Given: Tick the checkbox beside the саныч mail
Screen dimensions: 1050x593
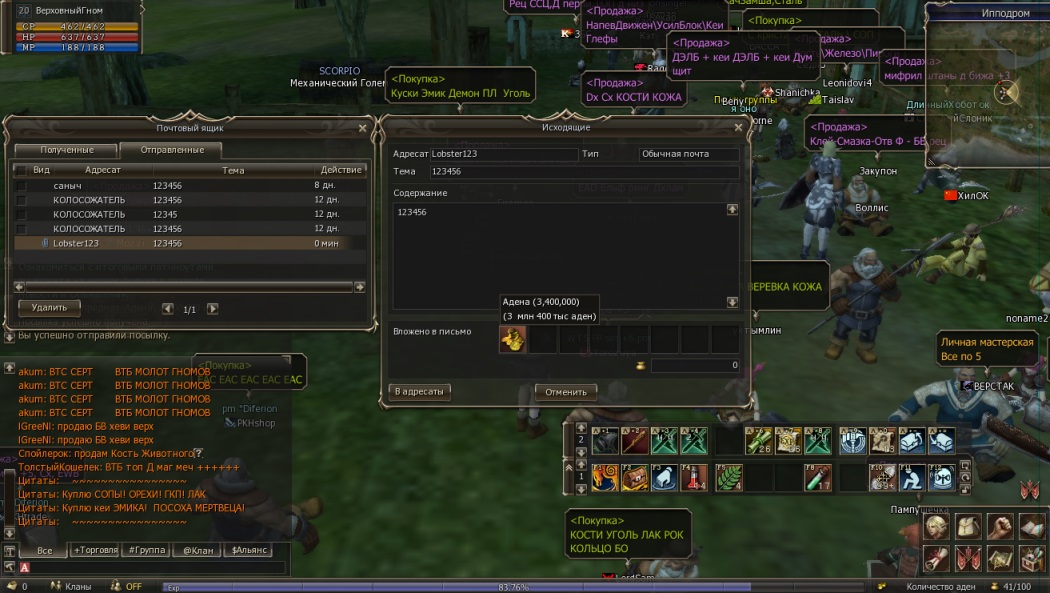Looking at the screenshot, I should point(21,186).
